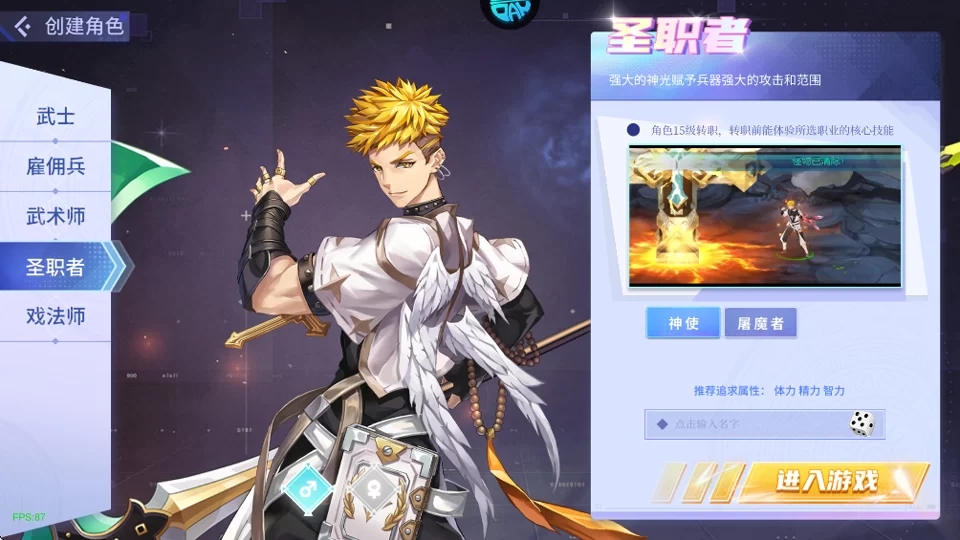Select the 圣职者 class tab
The width and height of the screenshot is (960, 540).
click(x=55, y=267)
